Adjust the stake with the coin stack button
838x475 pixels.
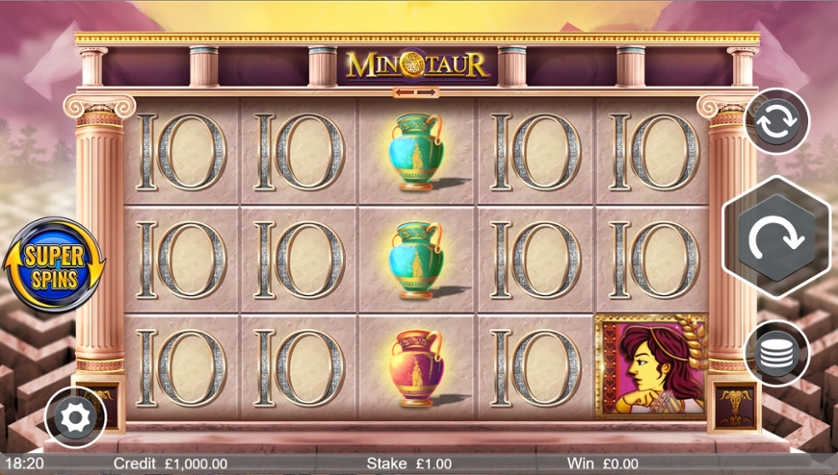tap(777, 353)
